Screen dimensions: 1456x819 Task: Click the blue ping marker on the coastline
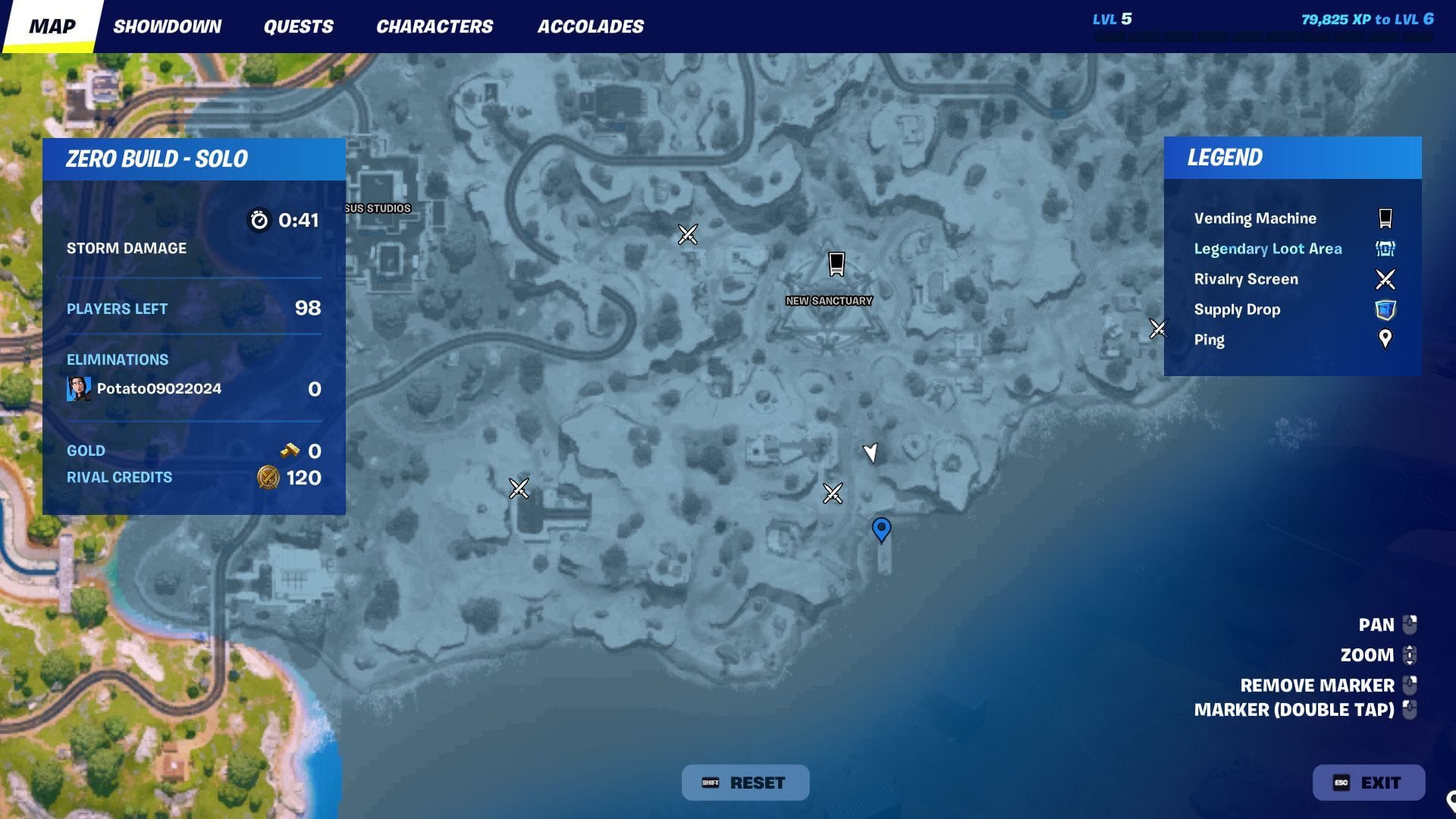point(880,530)
